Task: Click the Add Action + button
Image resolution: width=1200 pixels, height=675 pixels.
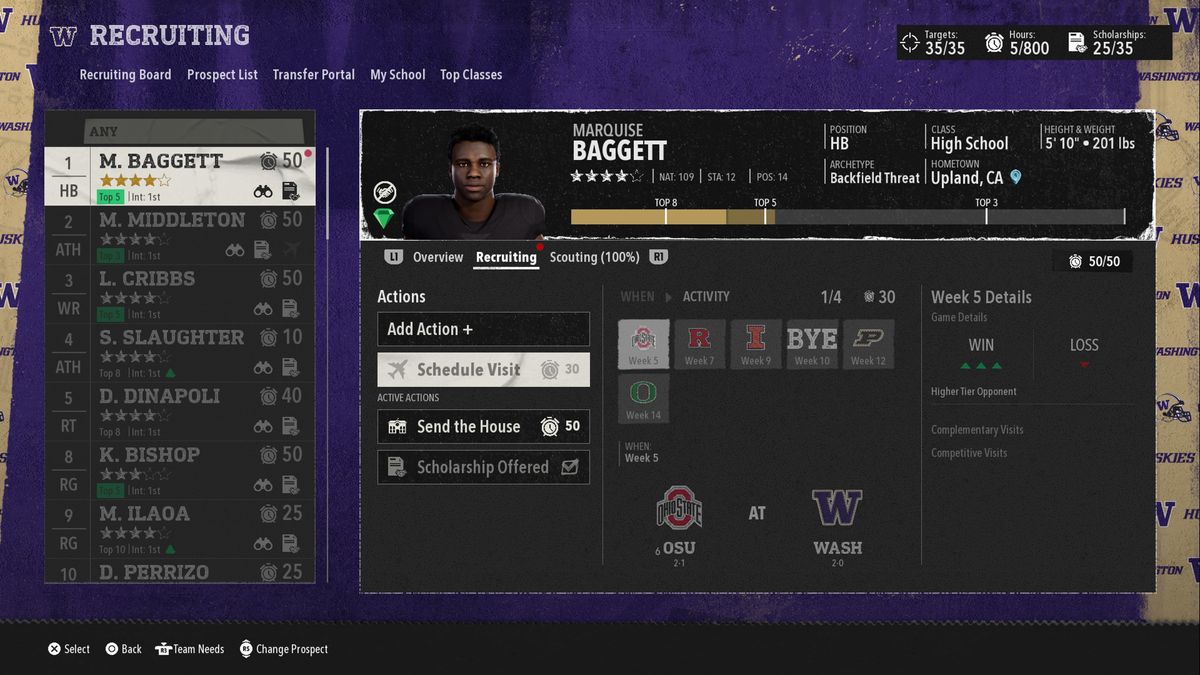Action: 483,329
